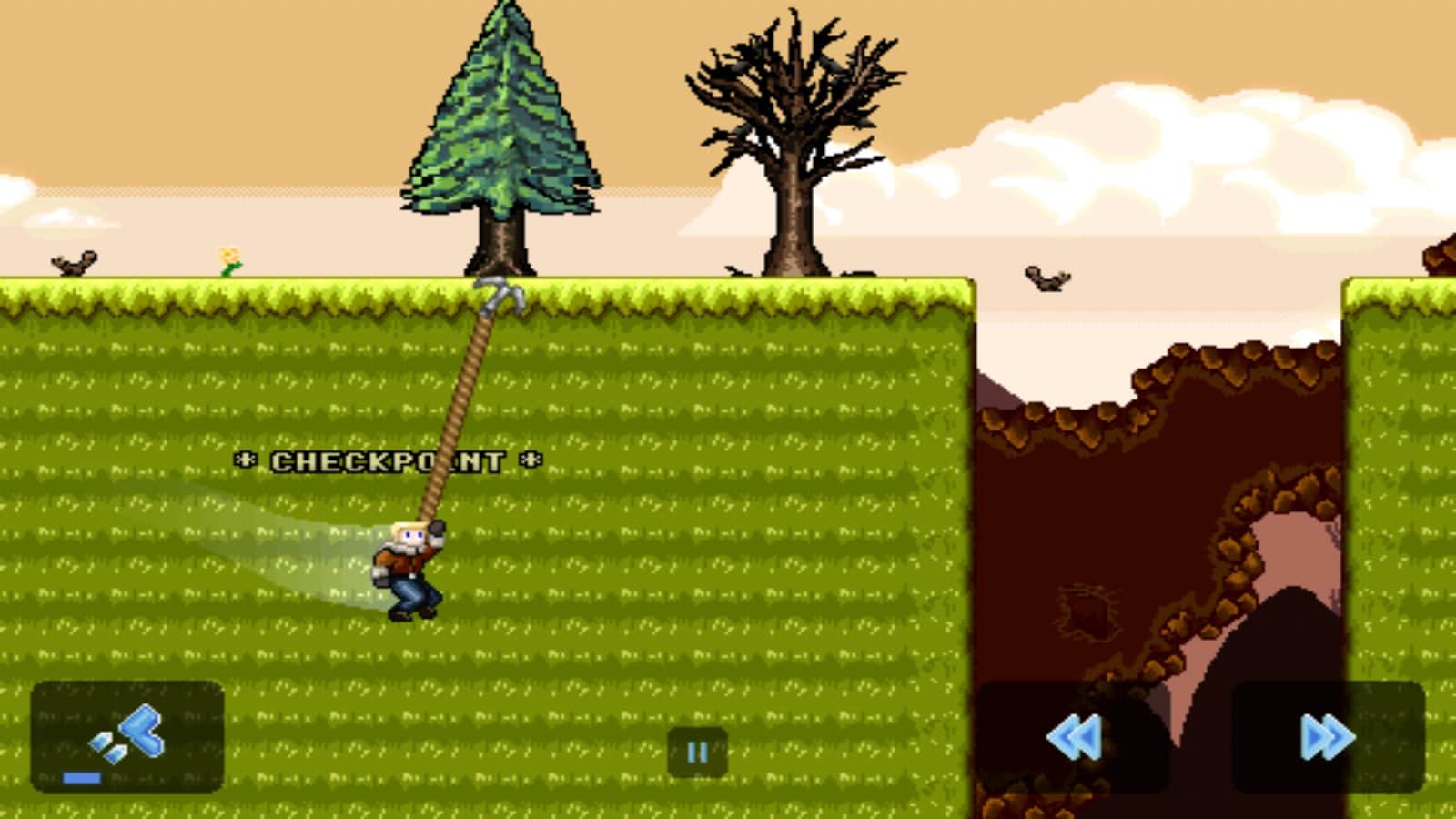Tap the yellow flower on the grass
Image resolution: width=1456 pixels, height=819 pixels.
point(228,259)
